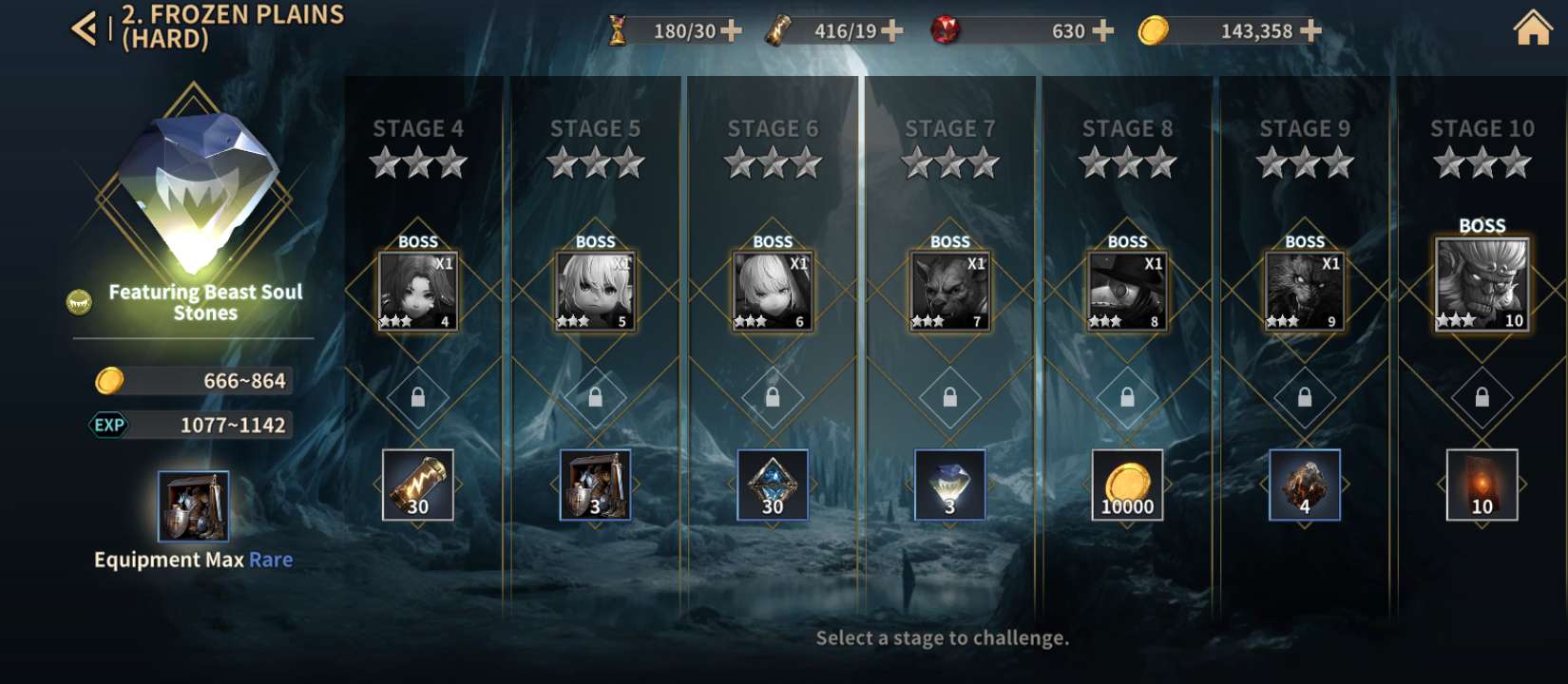Choose Stage 6 boss portrait

click(x=773, y=291)
